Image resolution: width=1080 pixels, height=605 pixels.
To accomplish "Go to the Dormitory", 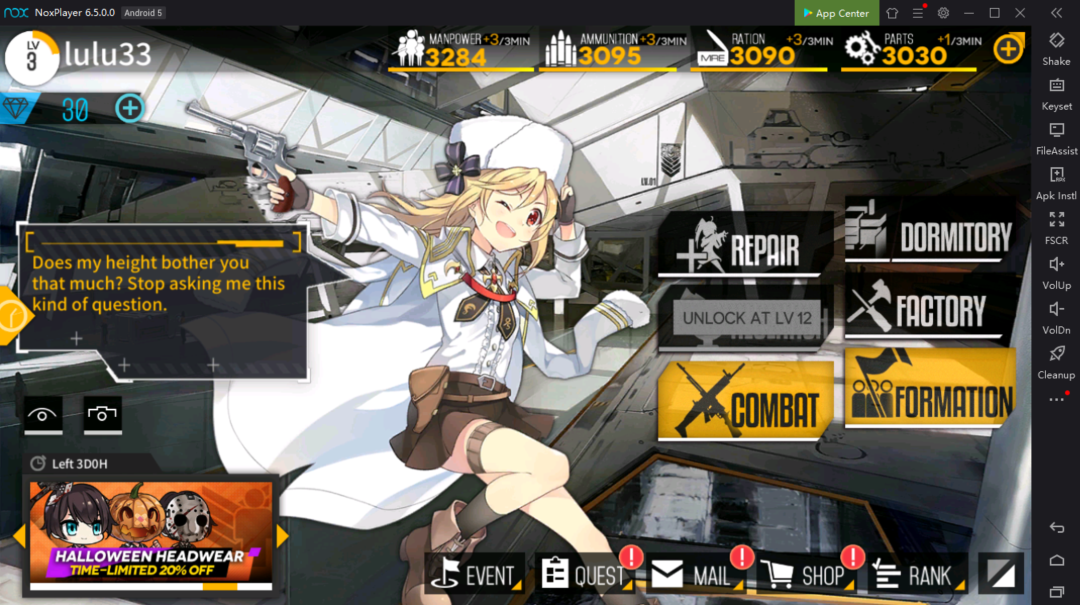I will tap(930, 235).
